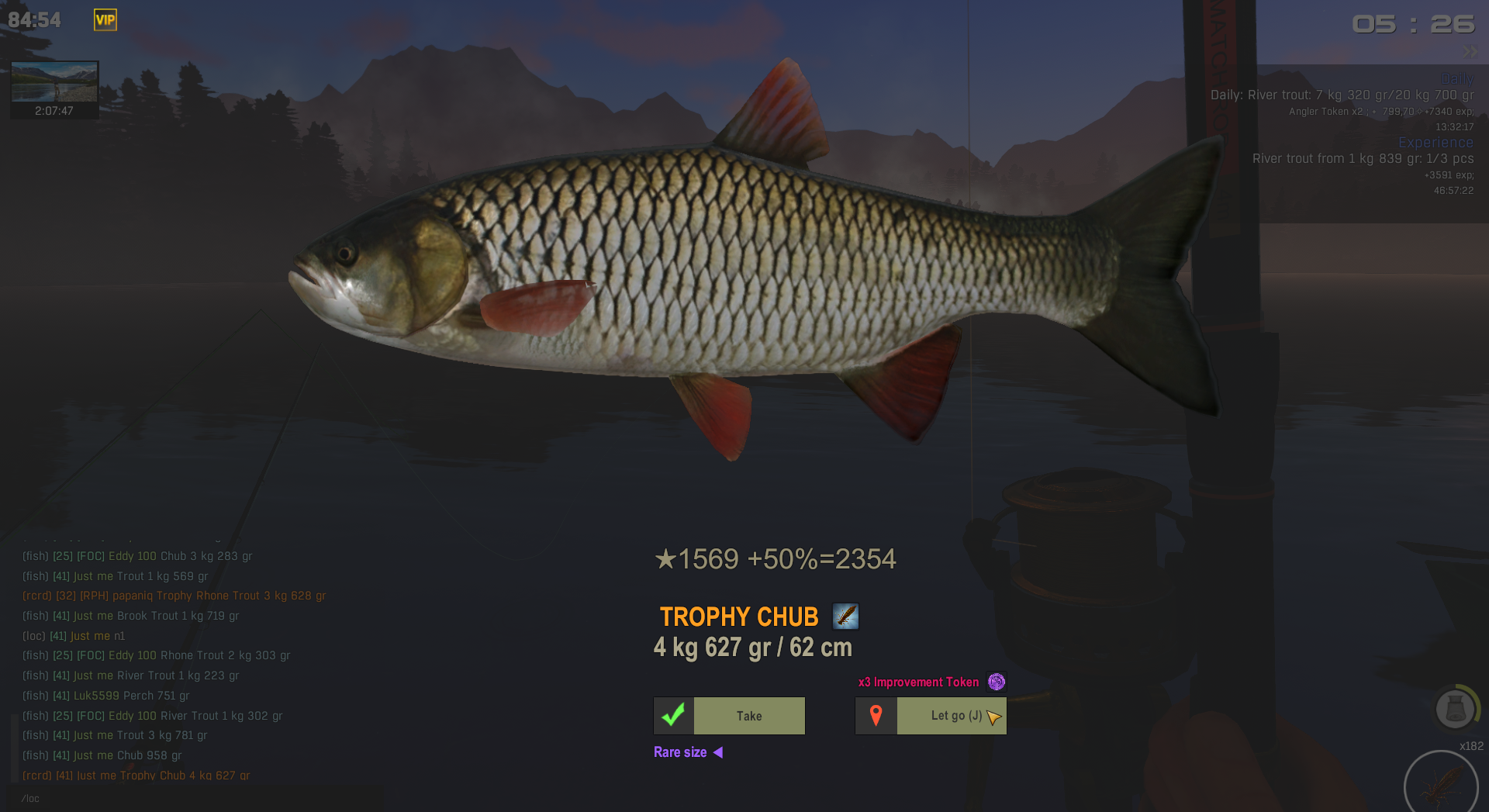The width and height of the screenshot is (1489, 812).
Task: Click the Improvement Token reward icon
Action: click(997, 682)
